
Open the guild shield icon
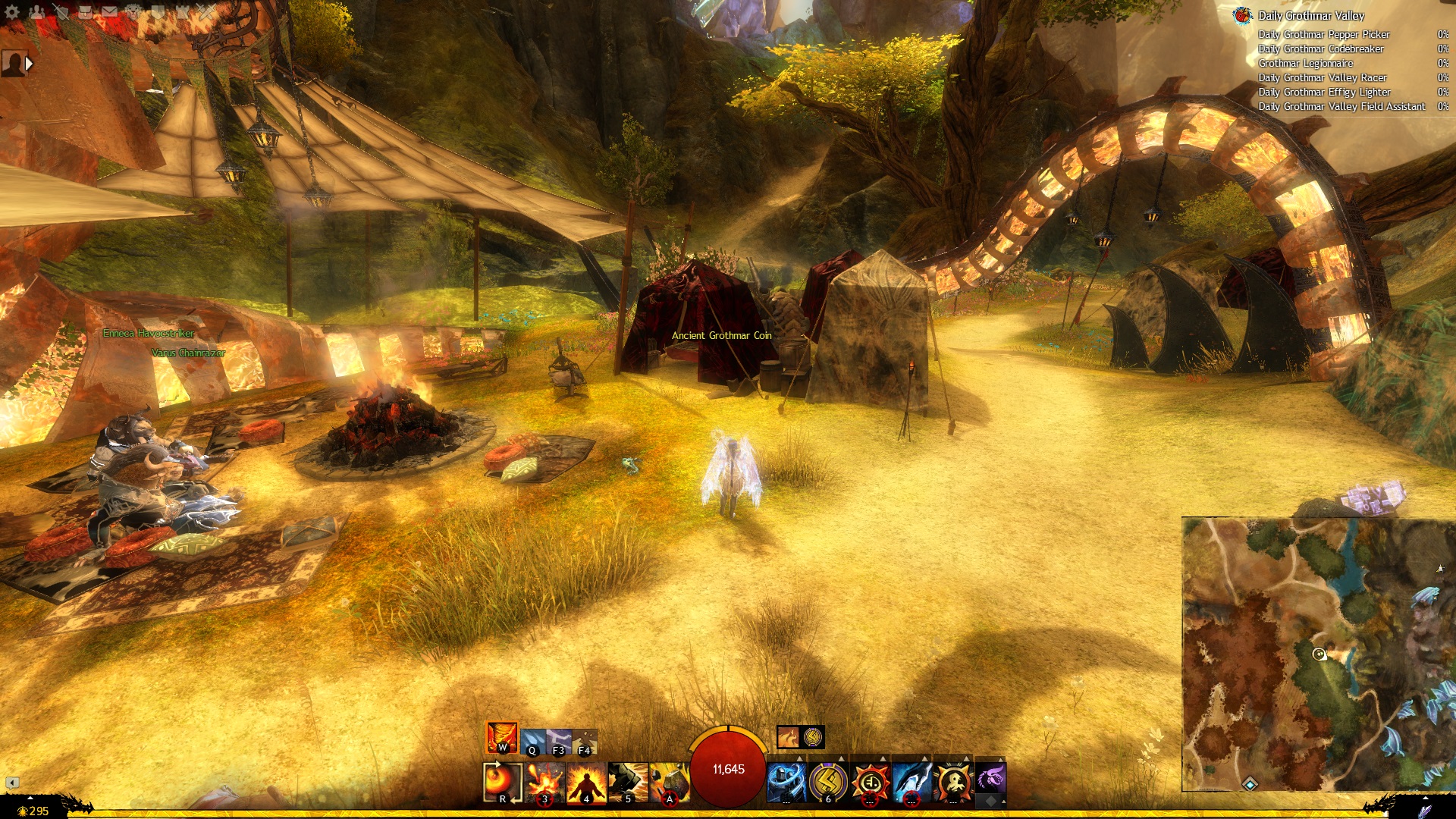(x=158, y=12)
